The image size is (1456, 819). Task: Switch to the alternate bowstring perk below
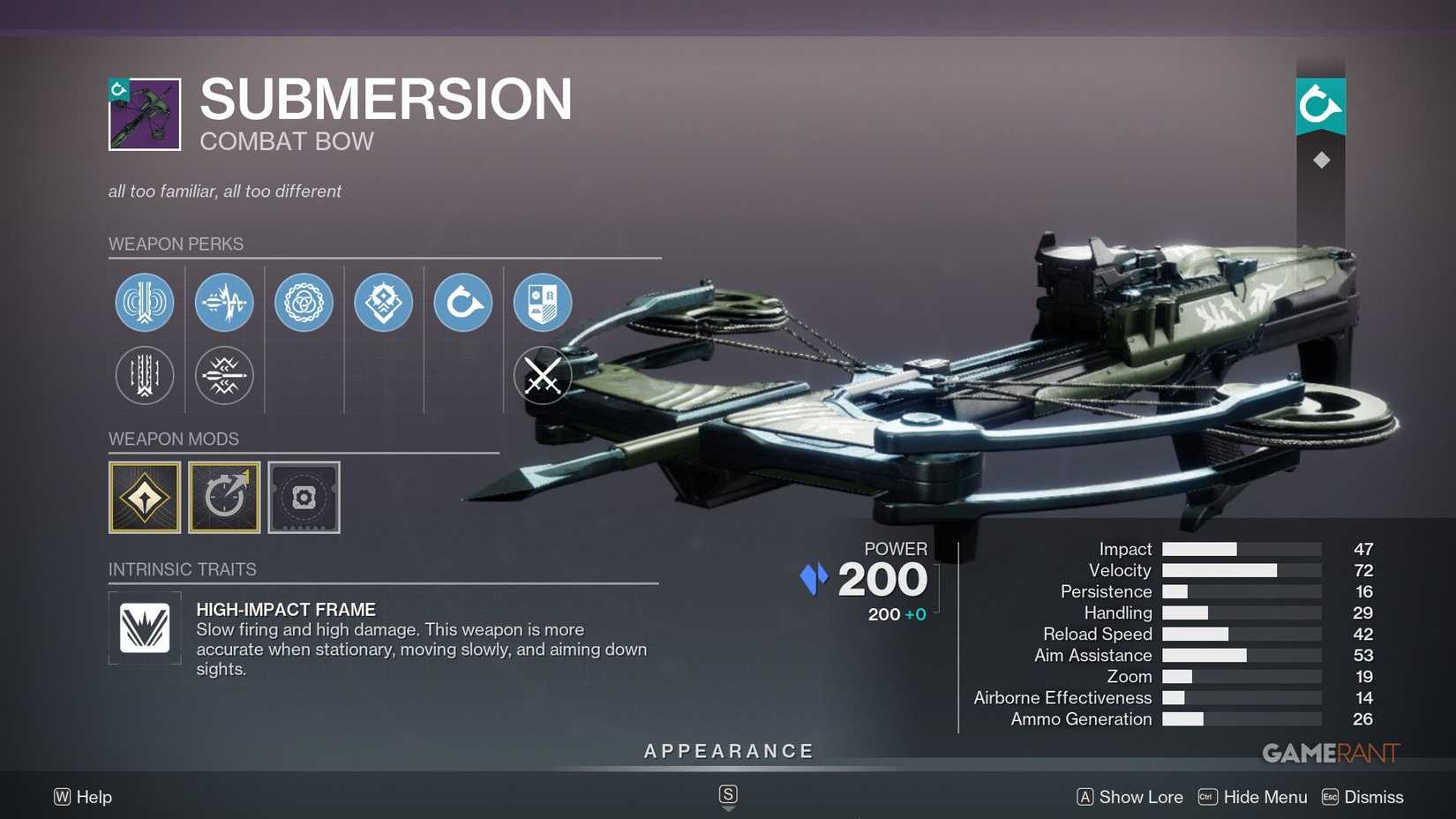click(145, 375)
